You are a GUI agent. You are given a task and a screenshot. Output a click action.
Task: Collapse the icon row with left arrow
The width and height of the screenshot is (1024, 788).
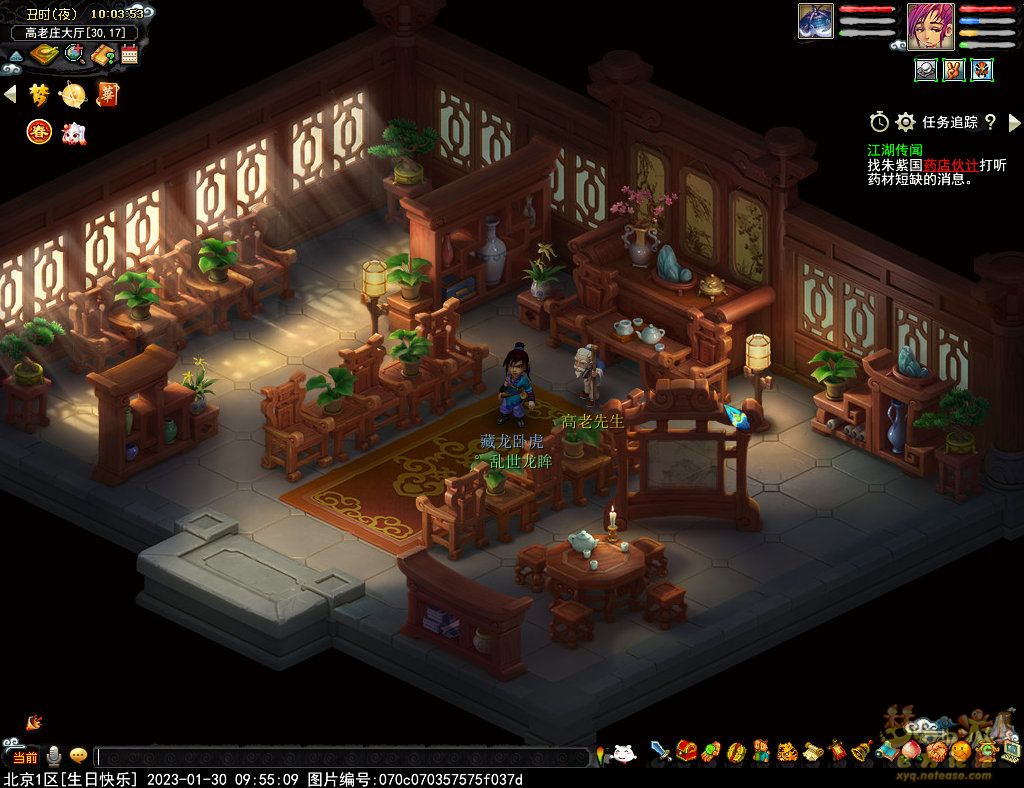10,95
